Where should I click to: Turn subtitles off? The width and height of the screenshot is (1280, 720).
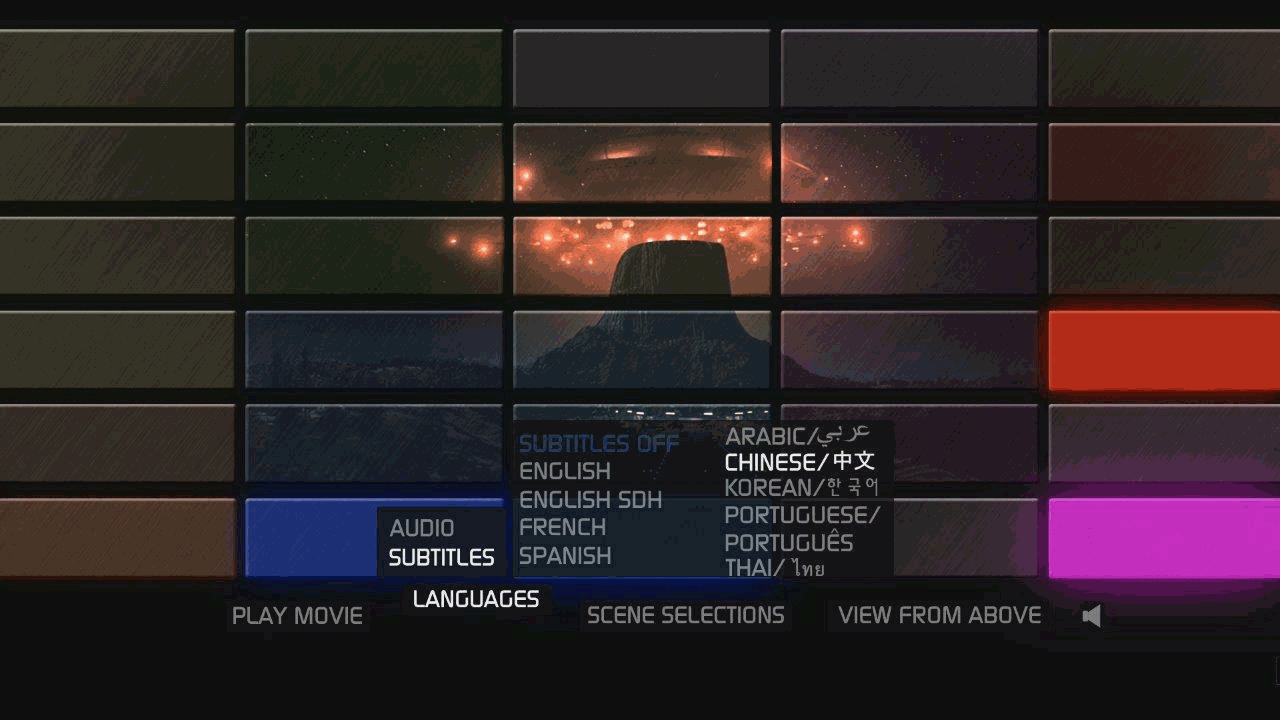tap(597, 443)
